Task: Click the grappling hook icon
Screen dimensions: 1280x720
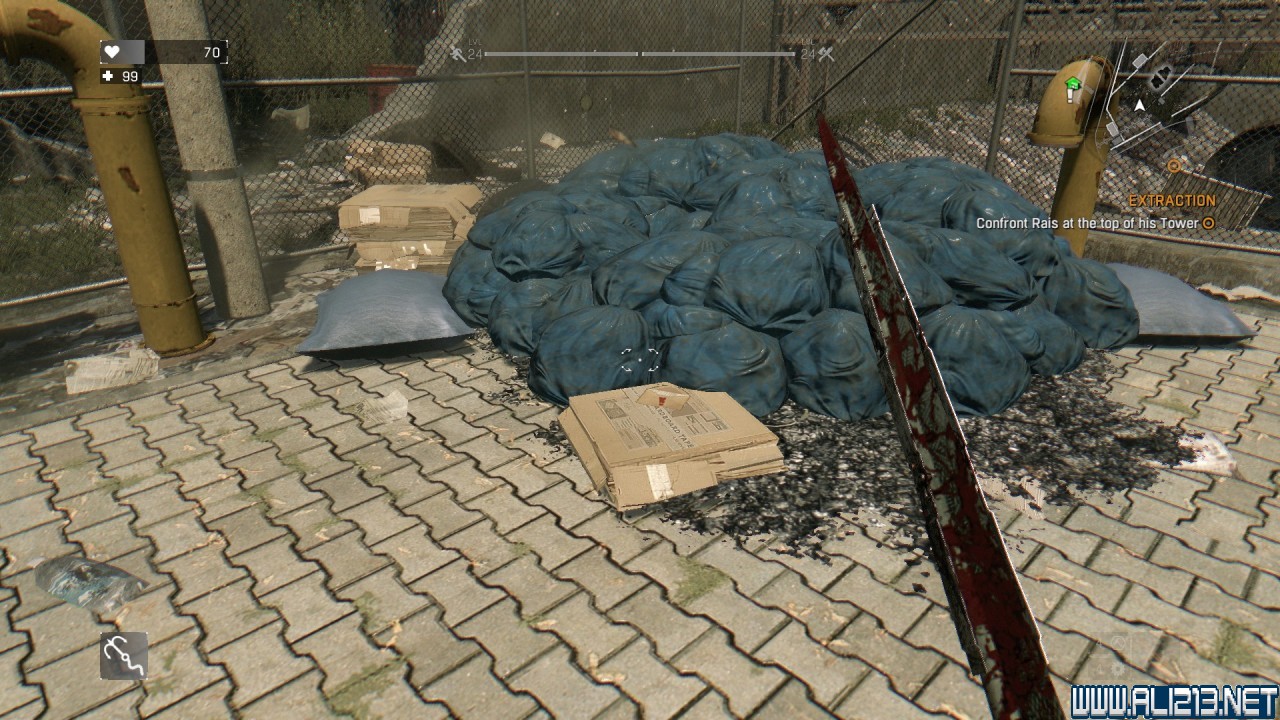Action: pos(124,656)
